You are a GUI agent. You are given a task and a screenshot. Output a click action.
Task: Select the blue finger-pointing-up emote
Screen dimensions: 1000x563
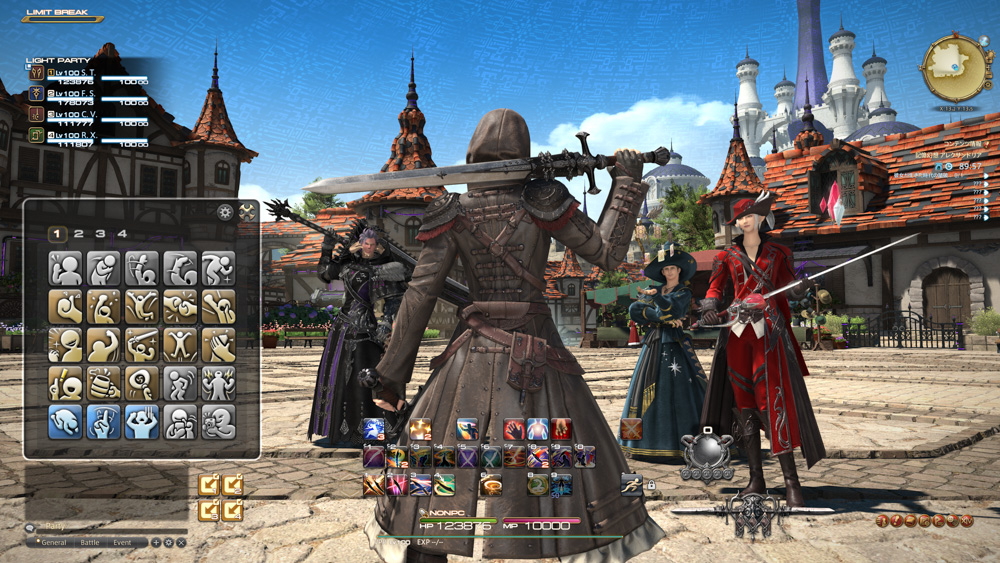pyautogui.click(x=104, y=421)
